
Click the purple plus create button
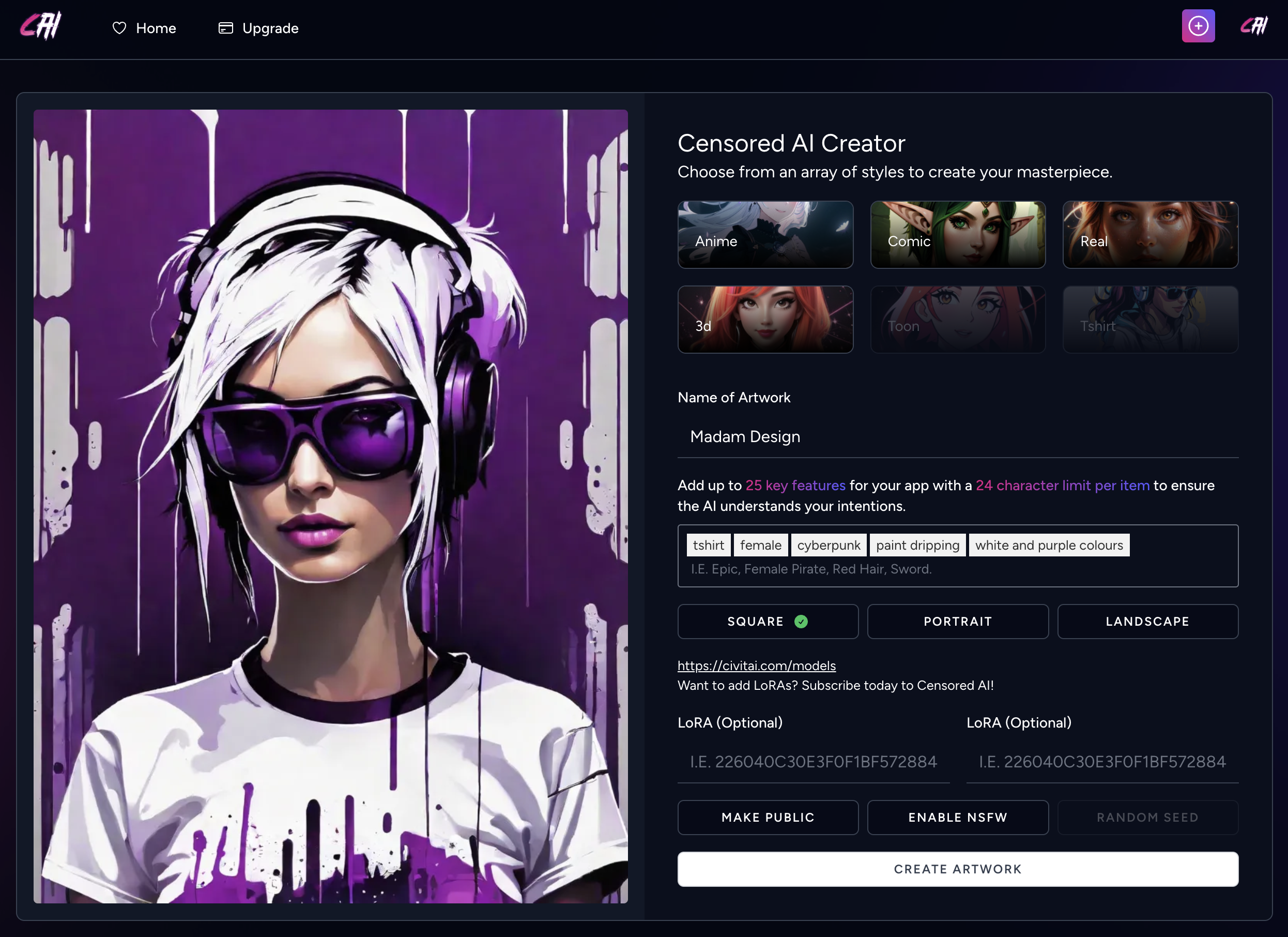click(x=1198, y=26)
